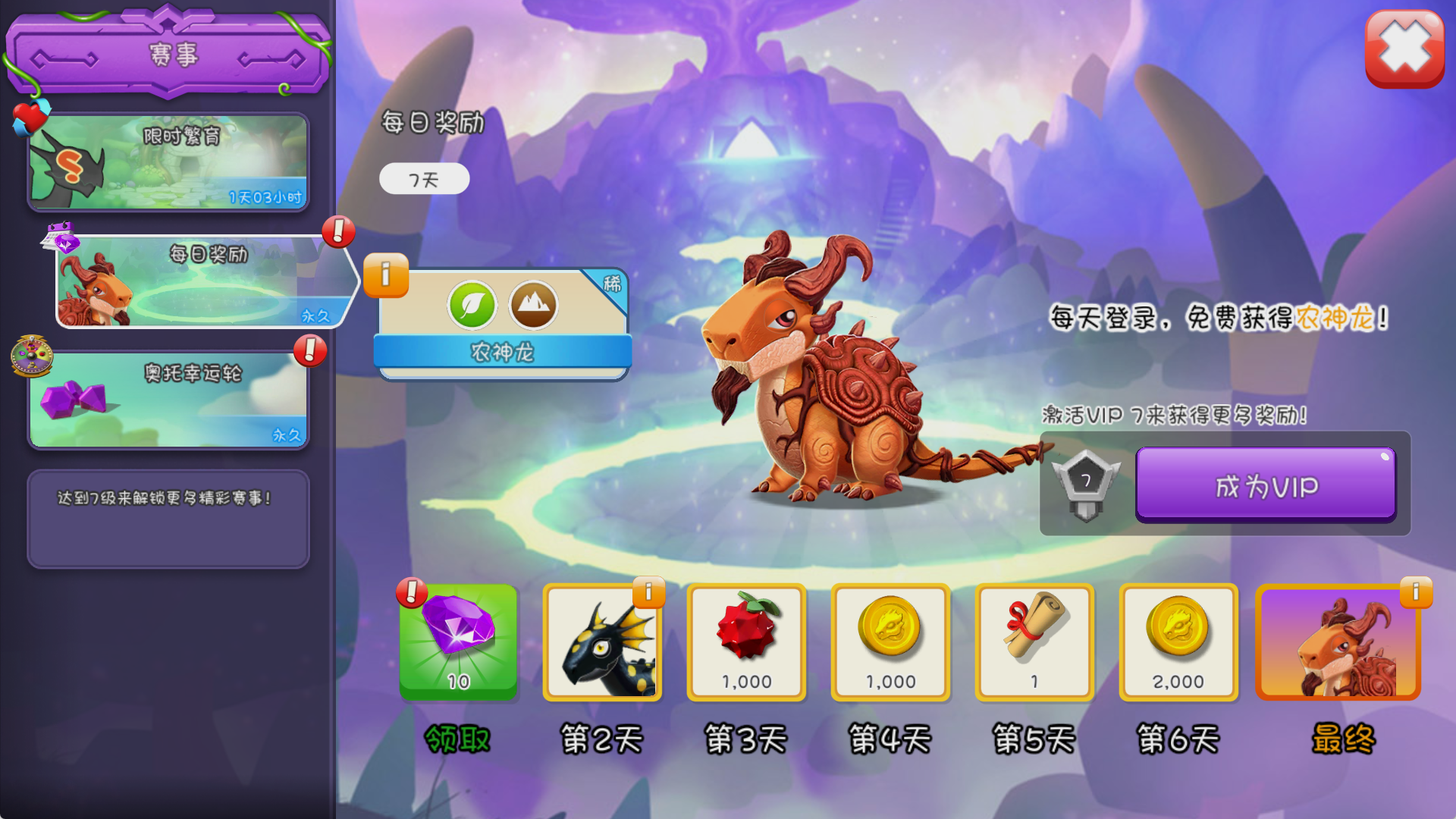The width and height of the screenshot is (1456, 819).
Task: Claim the 10 purple gems reward
Action: (458, 642)
